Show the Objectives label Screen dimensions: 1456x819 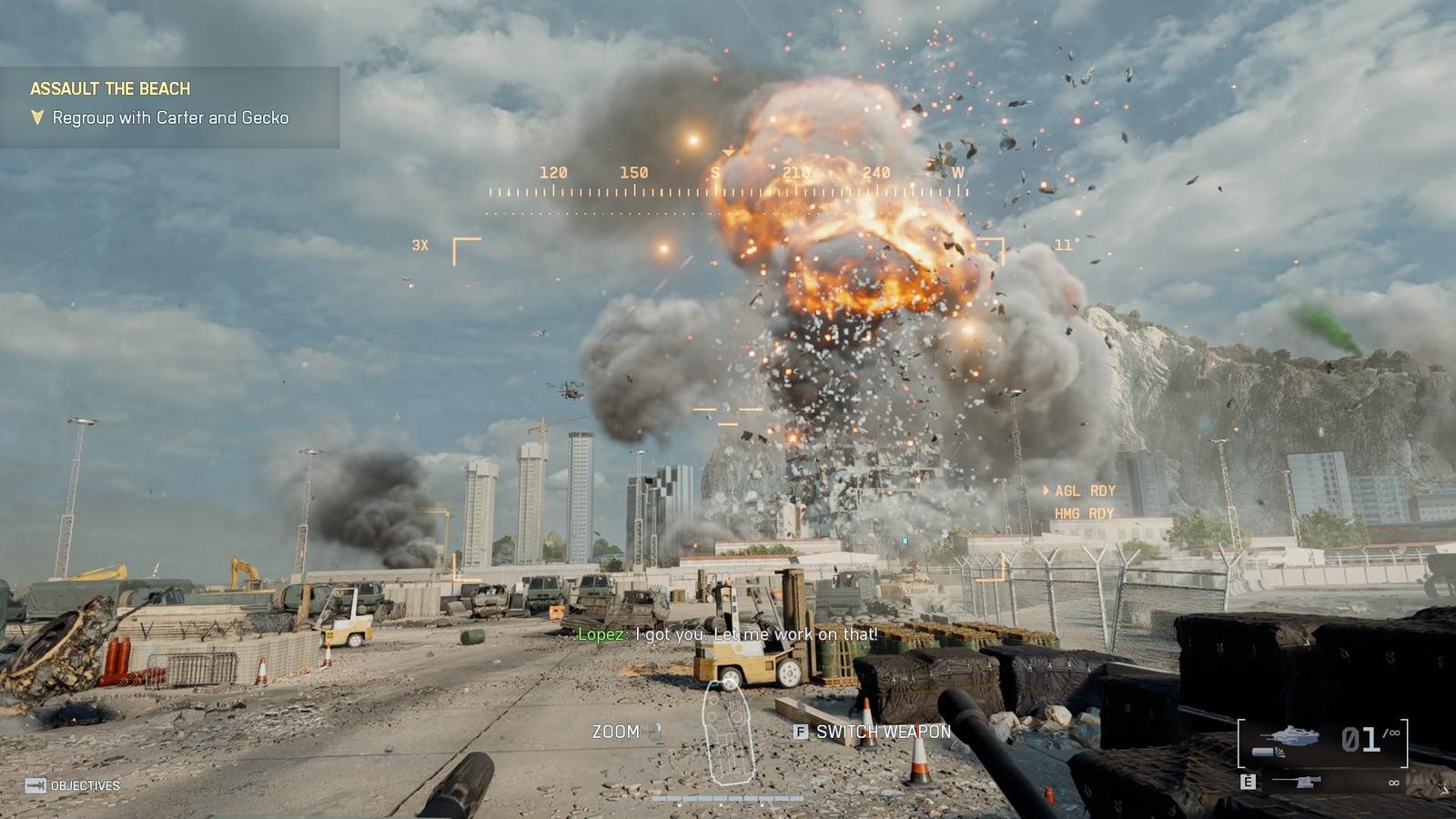point(85,785)
